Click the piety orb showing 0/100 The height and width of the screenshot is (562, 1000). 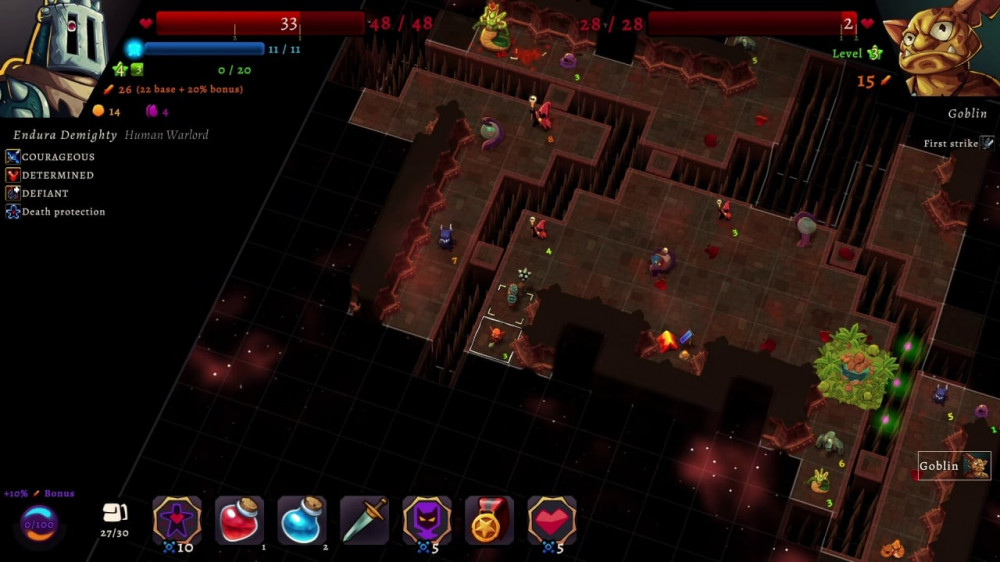click(x=38, y=523)
